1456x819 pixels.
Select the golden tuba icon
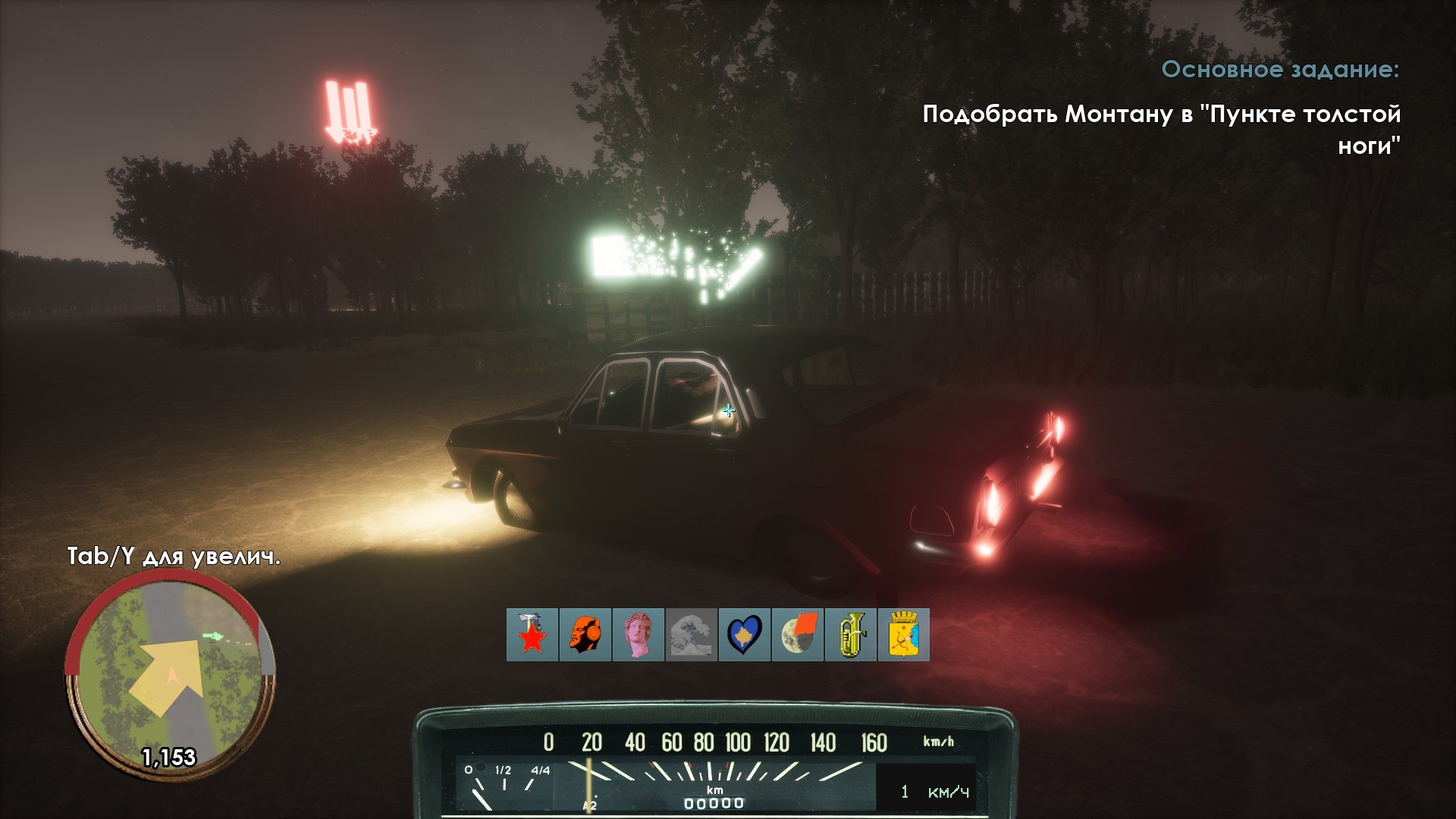tap(851, 635)
